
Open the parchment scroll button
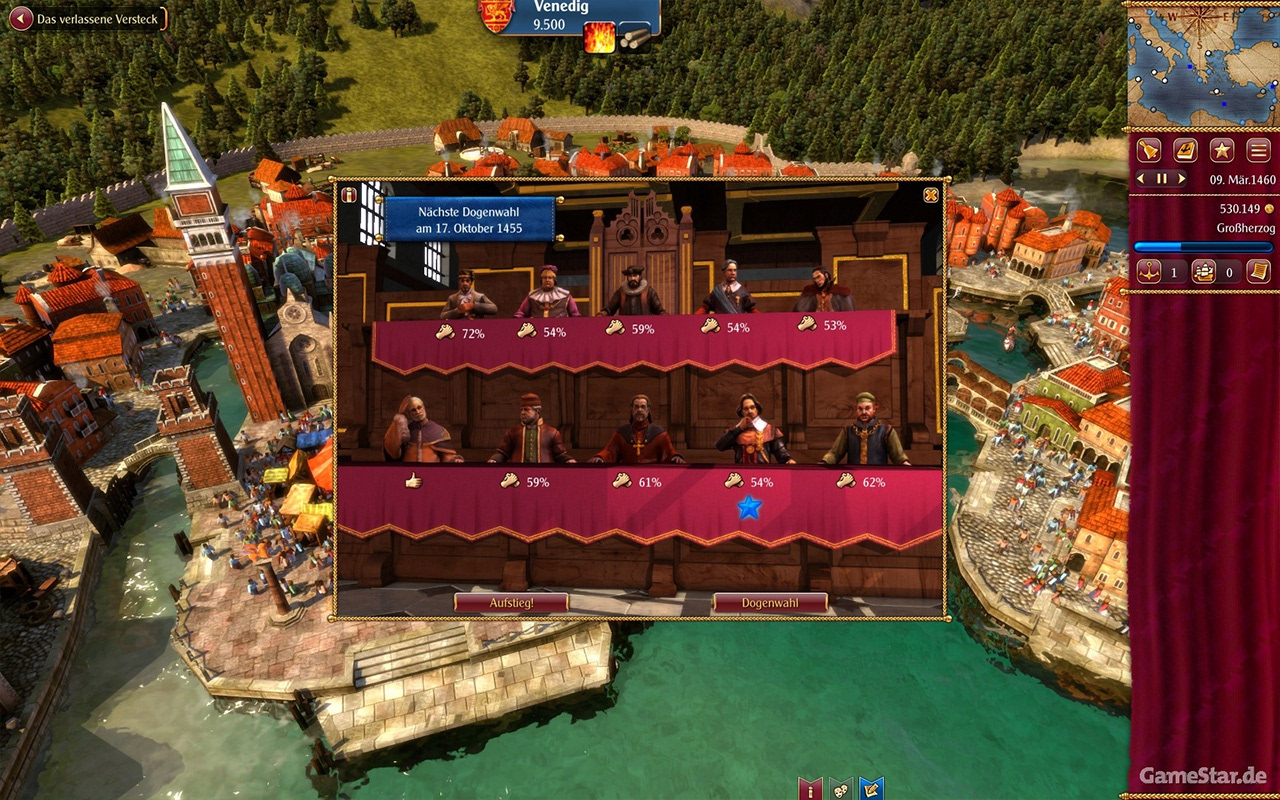pyautogui.click(x=1258, y=271)
